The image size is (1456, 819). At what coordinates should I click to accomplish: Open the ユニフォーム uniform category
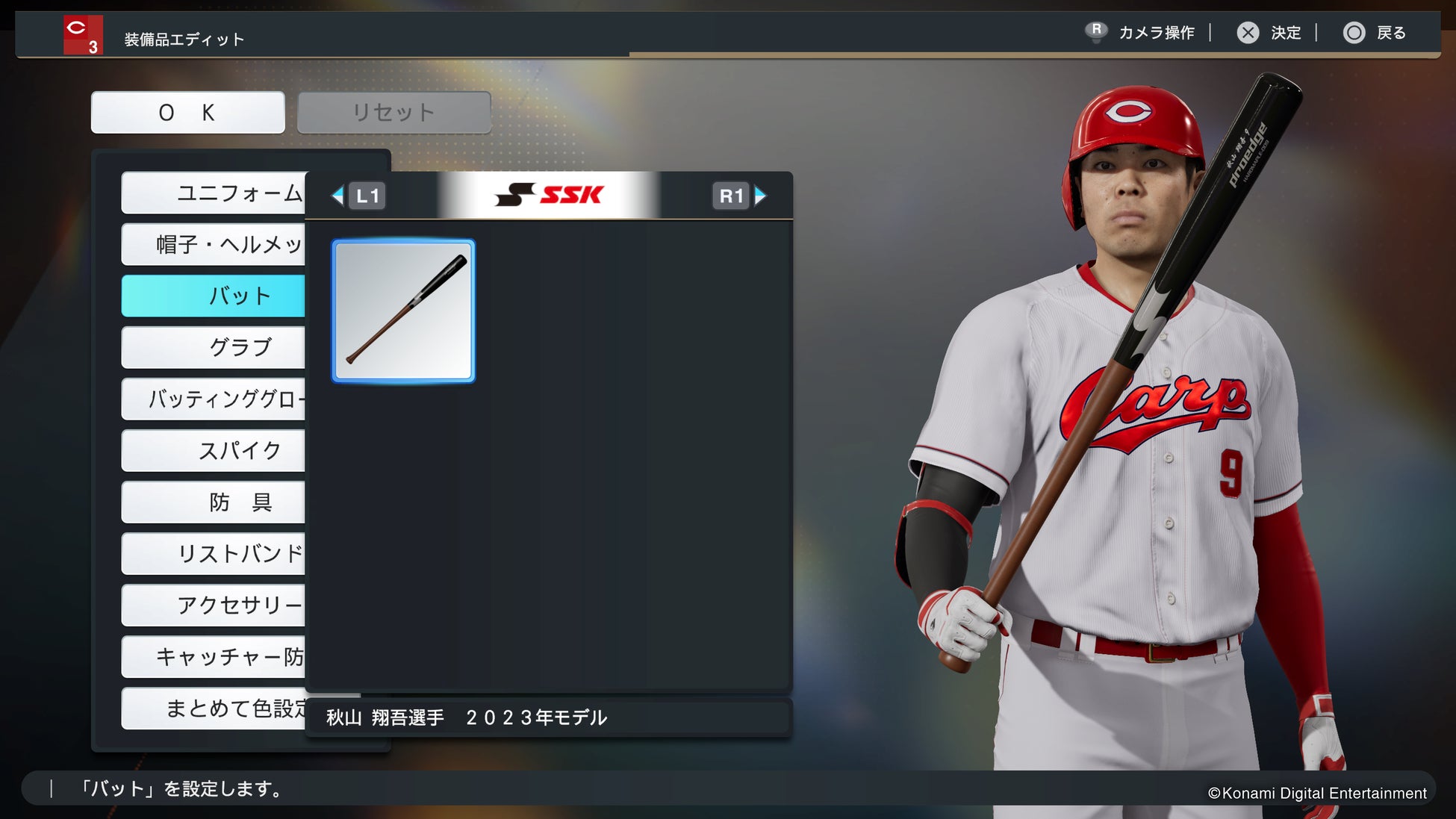(x=214, y=193)
